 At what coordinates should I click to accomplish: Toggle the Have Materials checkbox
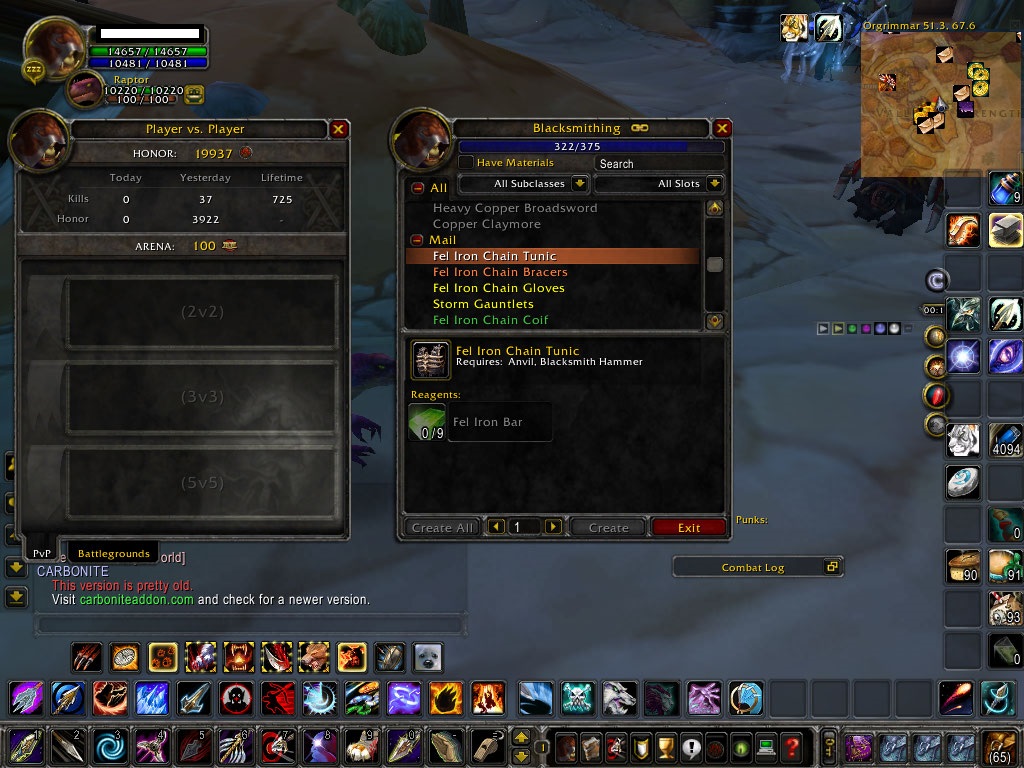tap(466, 163)
